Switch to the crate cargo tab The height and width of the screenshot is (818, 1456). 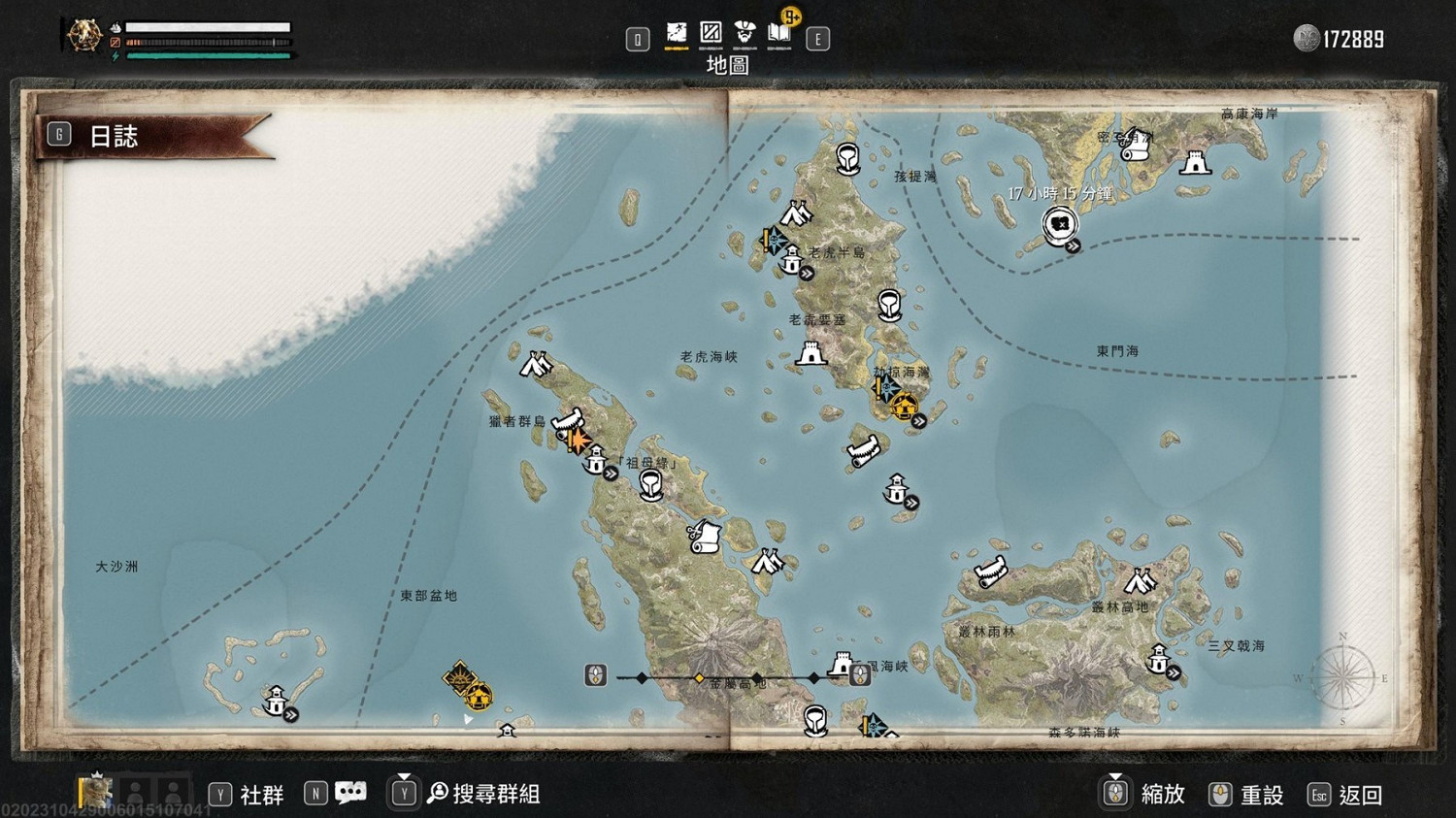[711, 34]
